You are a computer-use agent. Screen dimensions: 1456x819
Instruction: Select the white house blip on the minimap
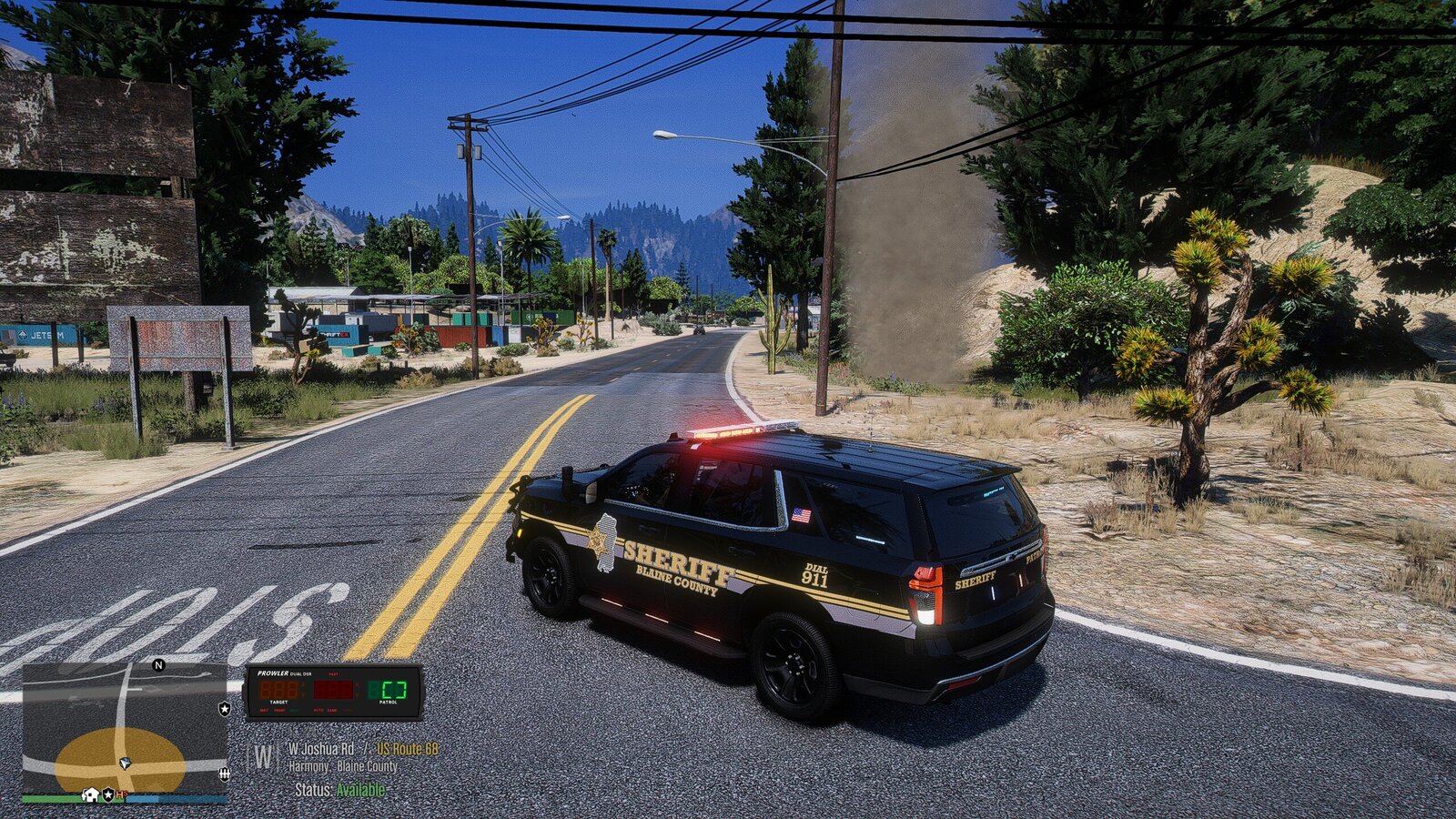click(x=90, y=794)
